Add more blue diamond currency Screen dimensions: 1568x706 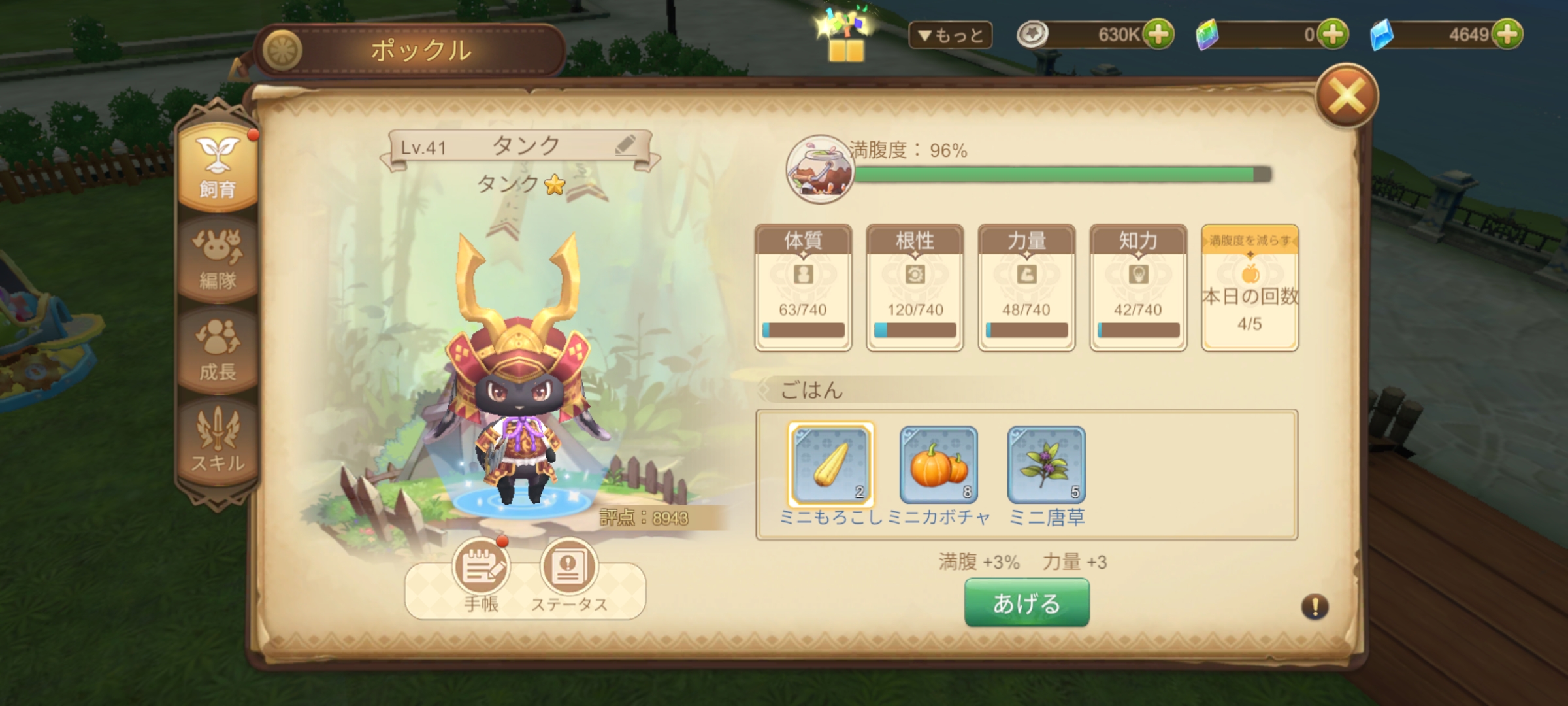(x=1507, y=35)
